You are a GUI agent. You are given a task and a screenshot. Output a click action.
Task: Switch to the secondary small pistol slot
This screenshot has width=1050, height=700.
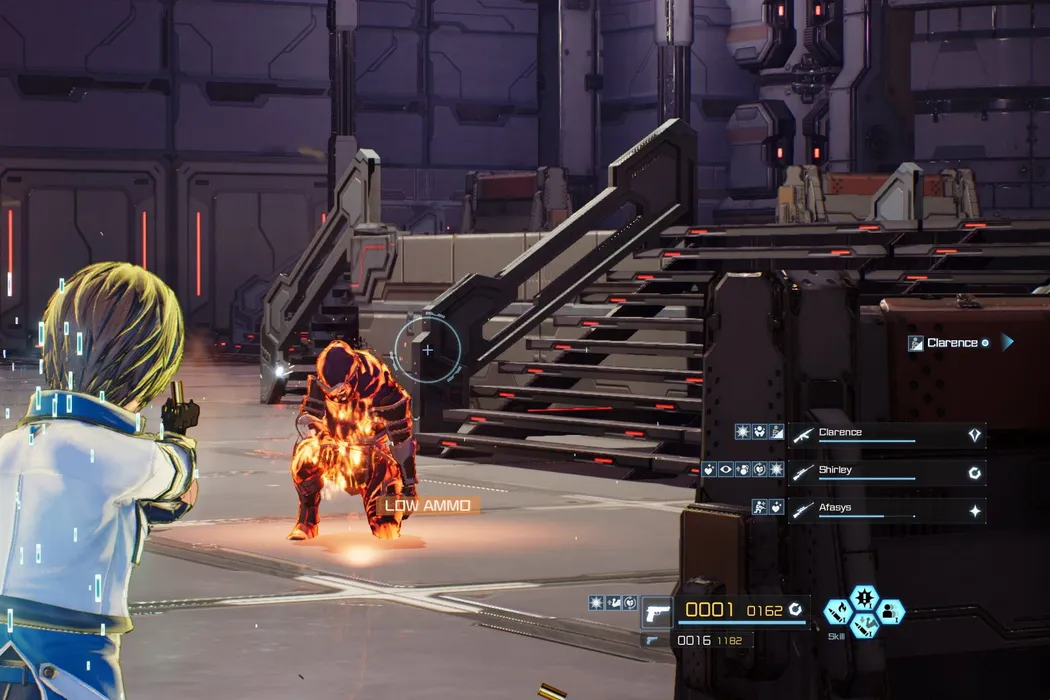point(652,641)
